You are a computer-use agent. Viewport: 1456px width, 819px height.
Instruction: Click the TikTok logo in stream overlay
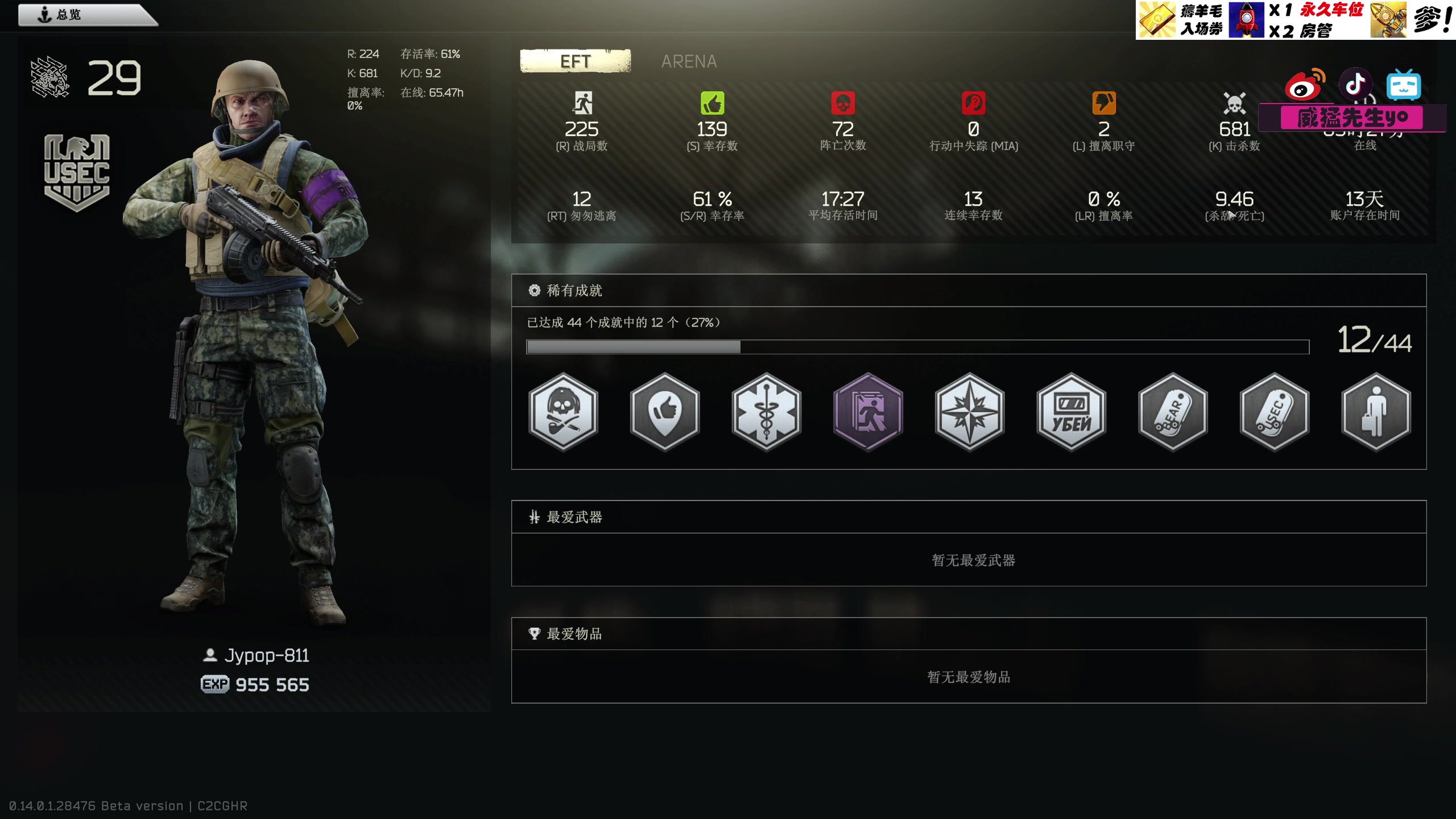click(x=1355, y=85)
